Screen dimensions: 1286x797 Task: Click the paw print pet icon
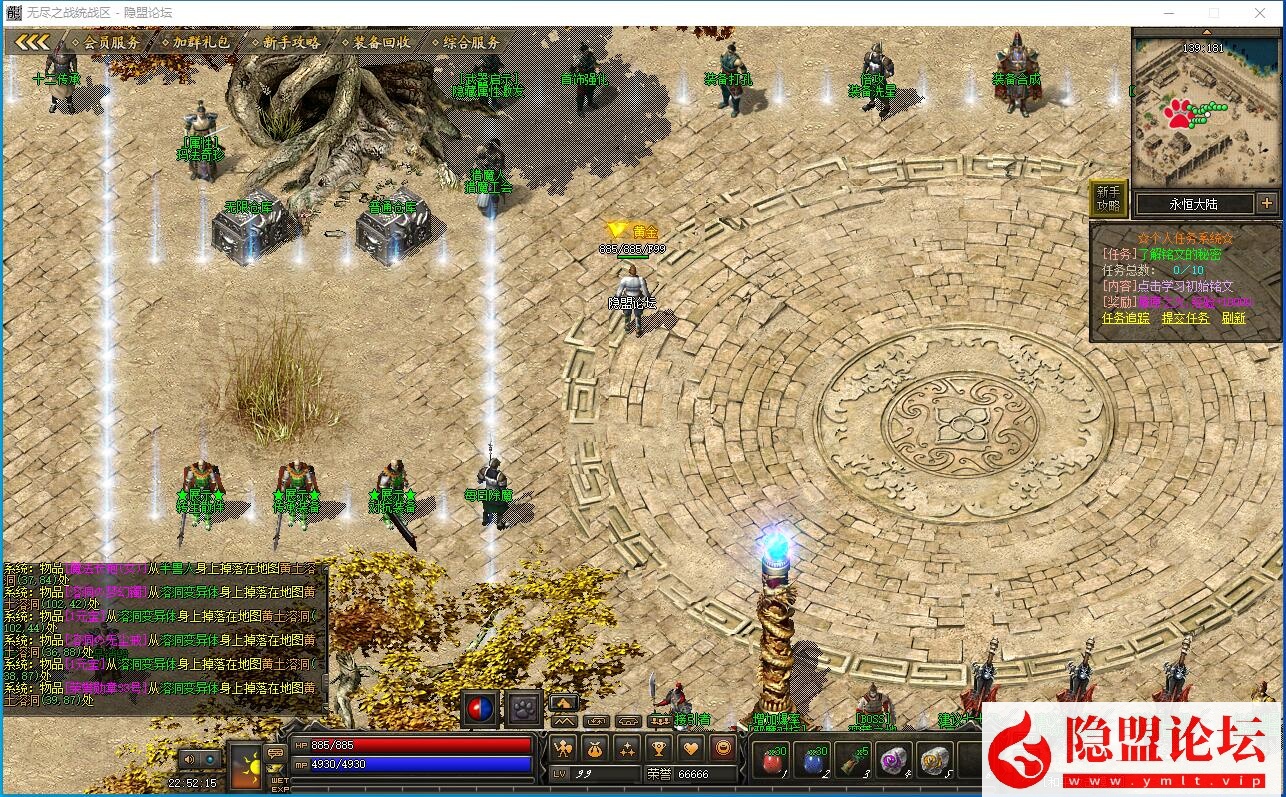[523, 708]
